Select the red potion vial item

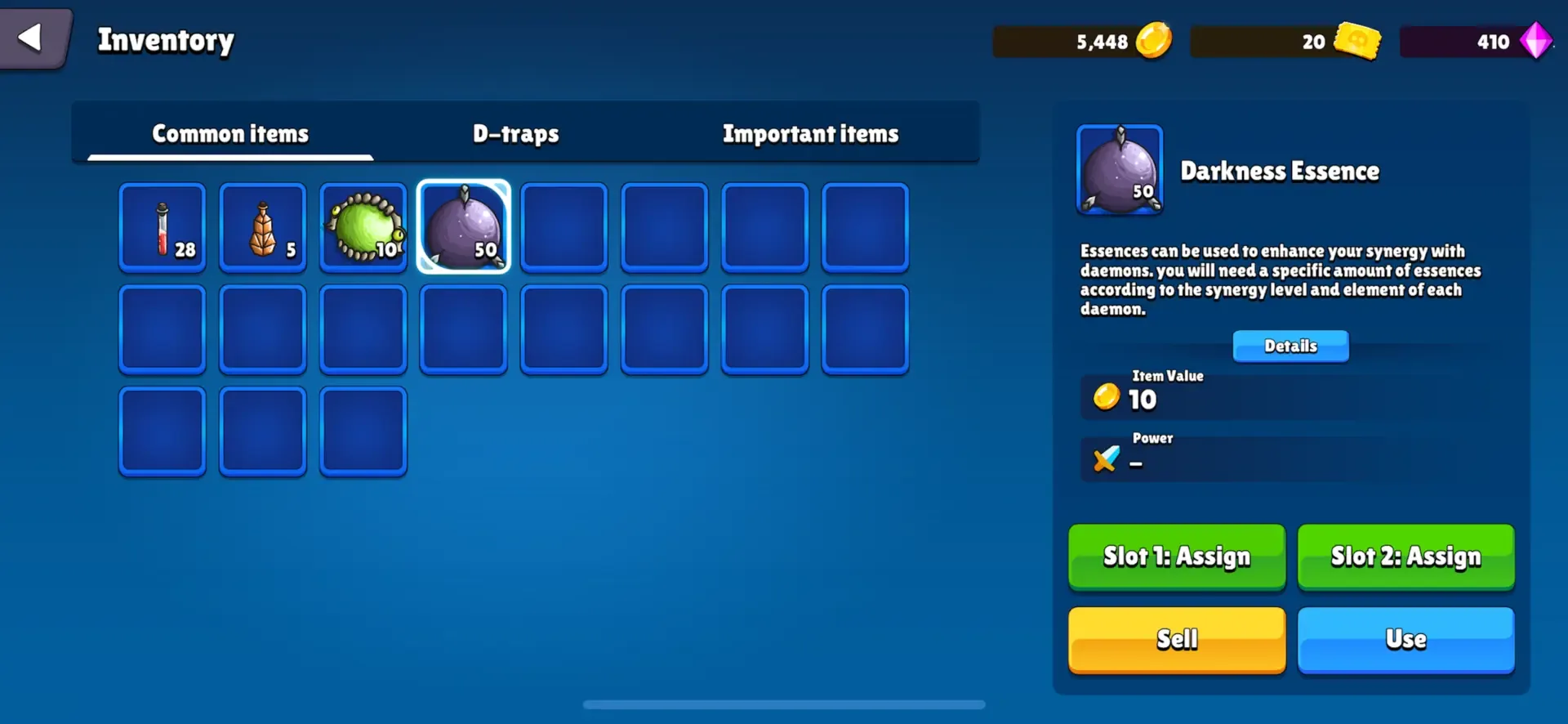click(x=162, y=227)
